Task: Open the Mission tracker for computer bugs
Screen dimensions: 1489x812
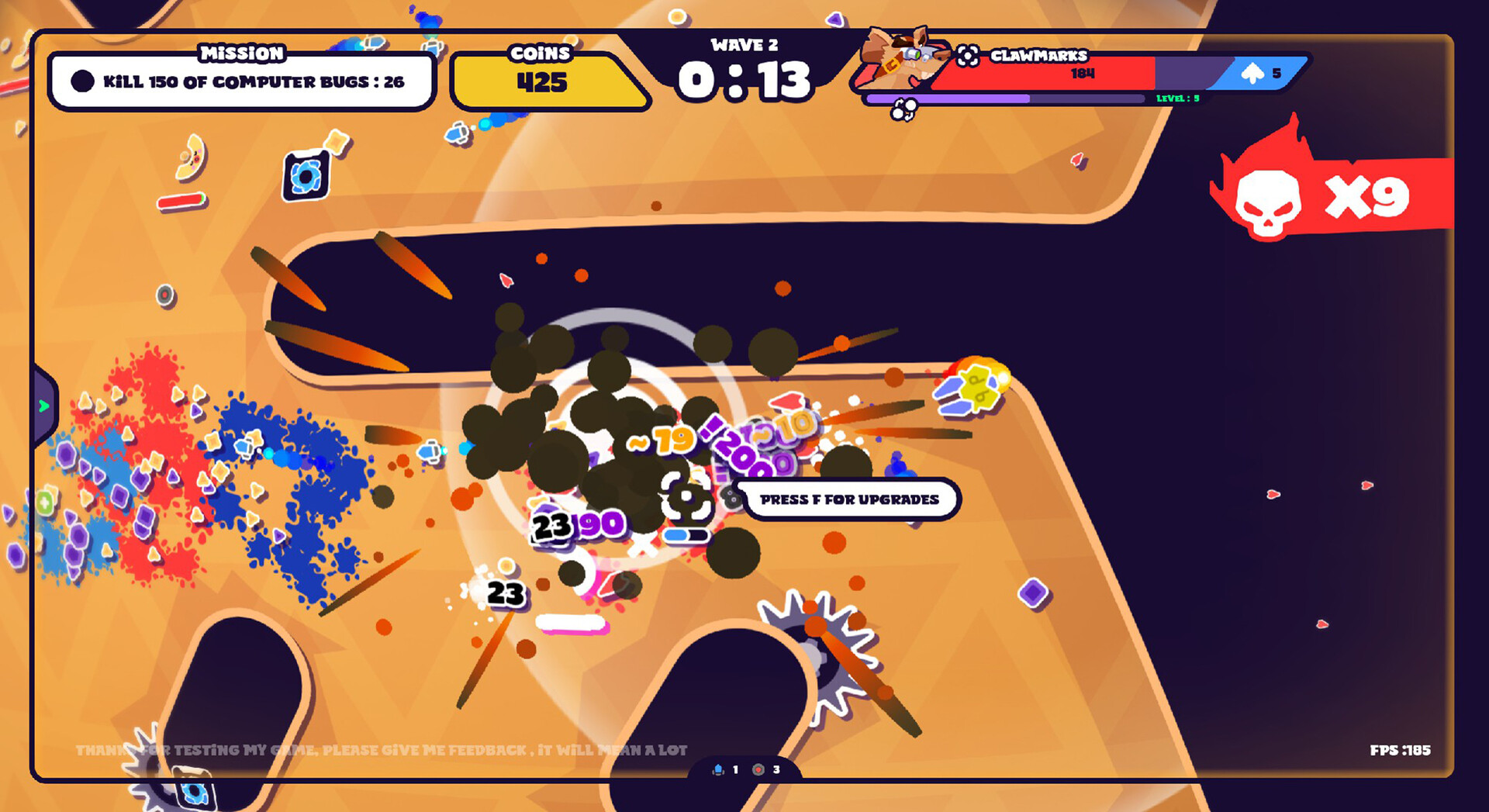Action: (x=241, y=81)
